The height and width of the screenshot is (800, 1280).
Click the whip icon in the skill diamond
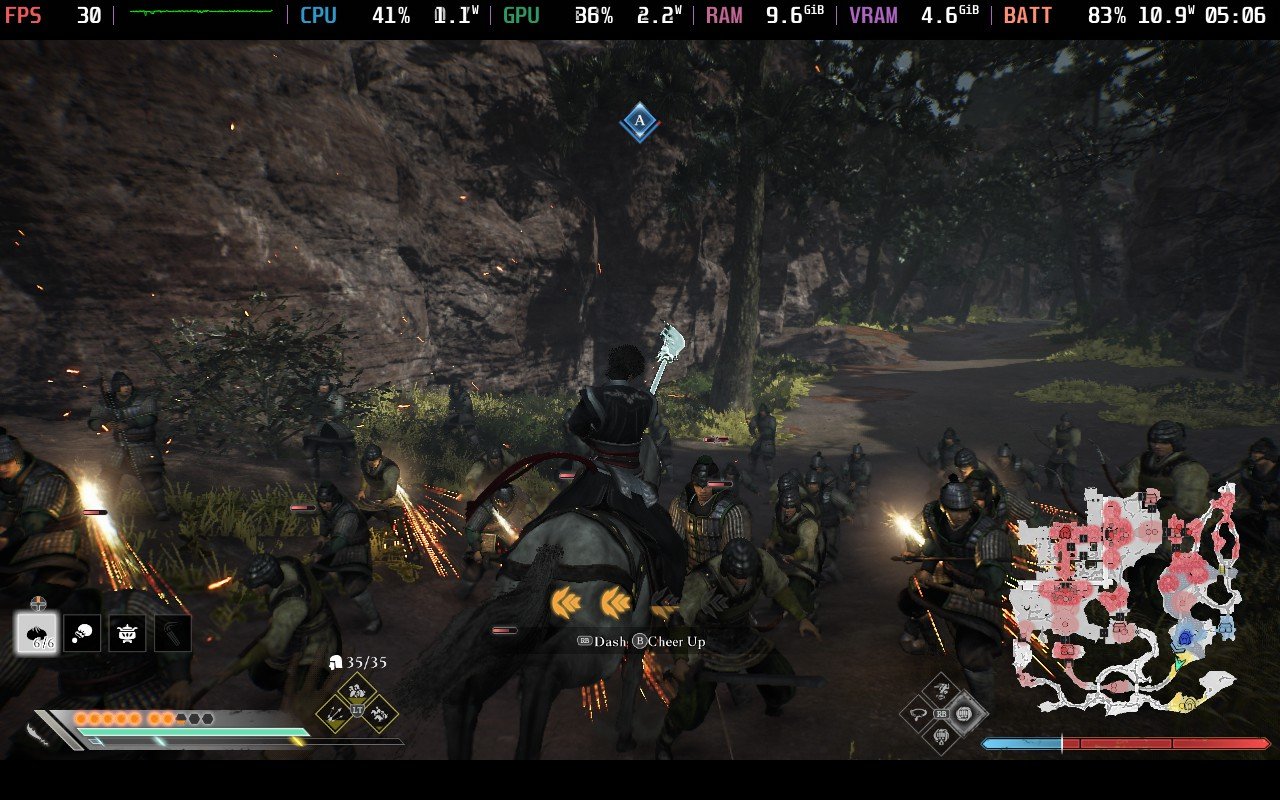tap(918, 713)
